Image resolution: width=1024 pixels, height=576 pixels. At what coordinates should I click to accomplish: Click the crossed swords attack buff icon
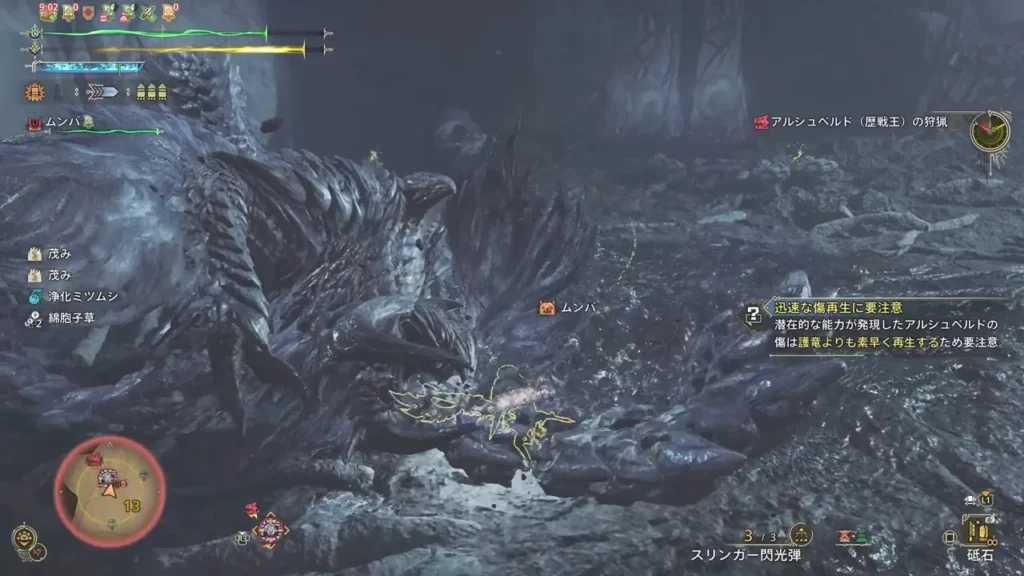[x=148, y=13]
